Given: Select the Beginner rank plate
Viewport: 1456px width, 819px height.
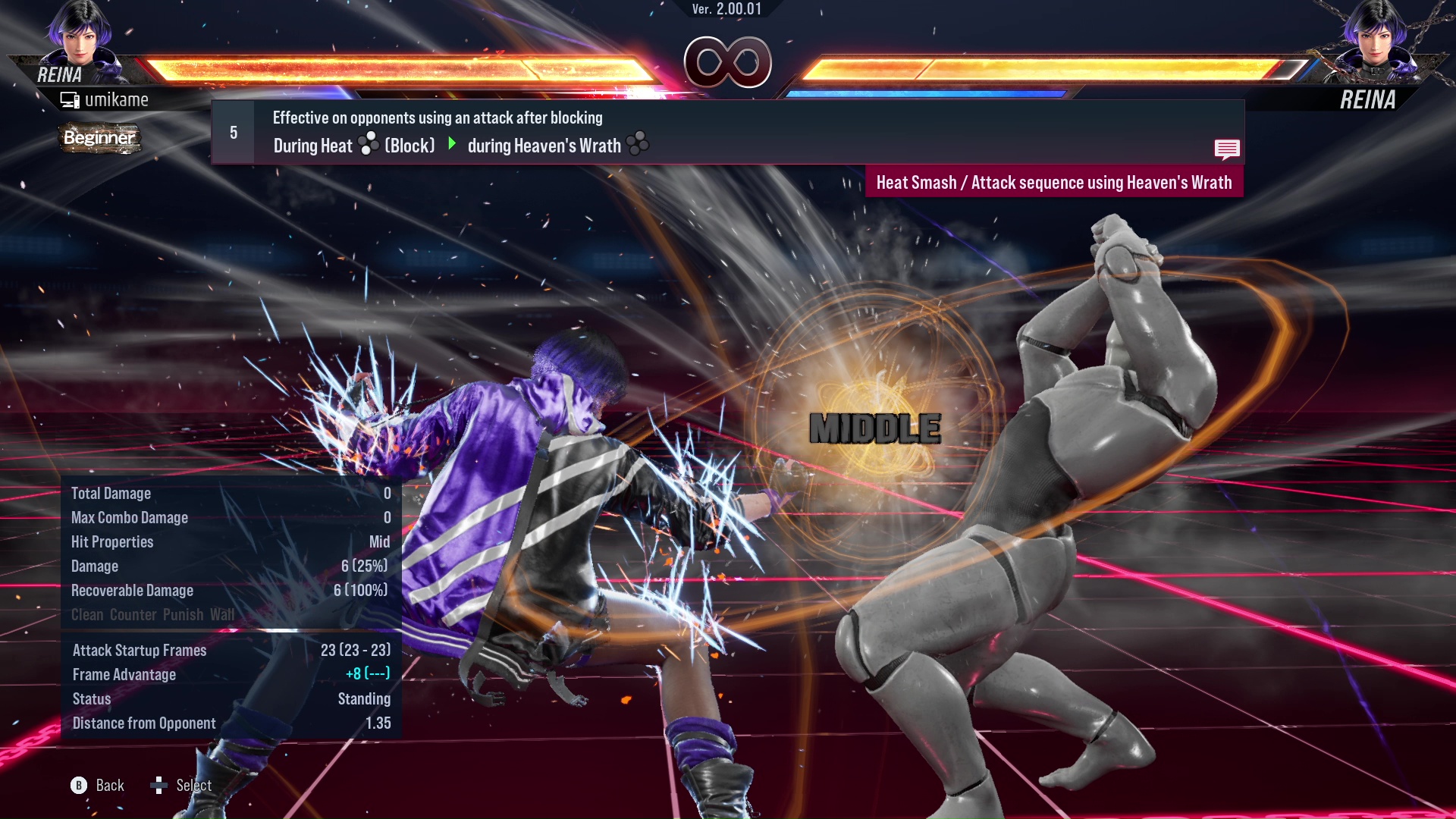Looking at the screenshot, I should [x=100, y=138].
